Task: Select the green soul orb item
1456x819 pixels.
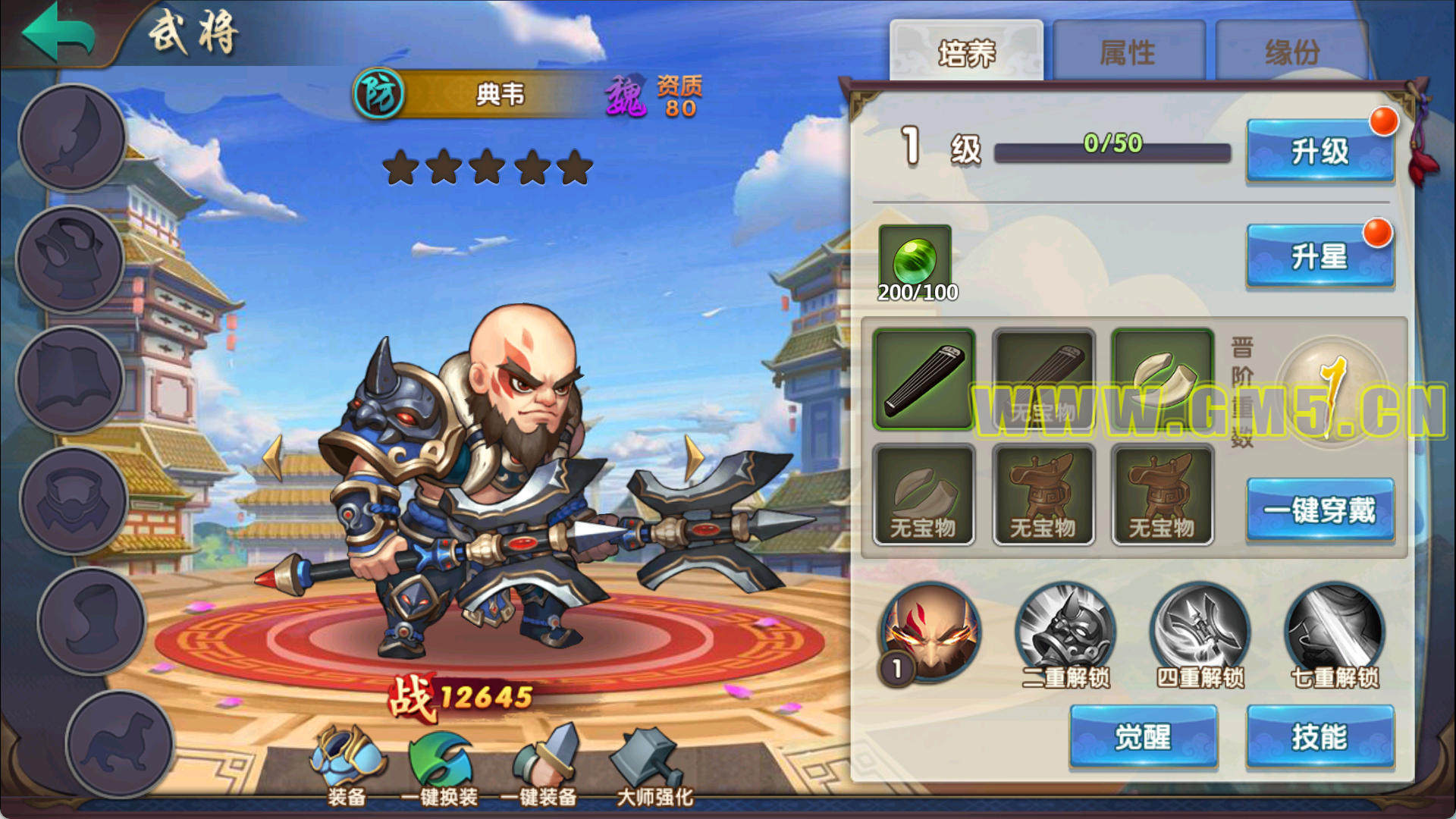Action: [915, 261]
